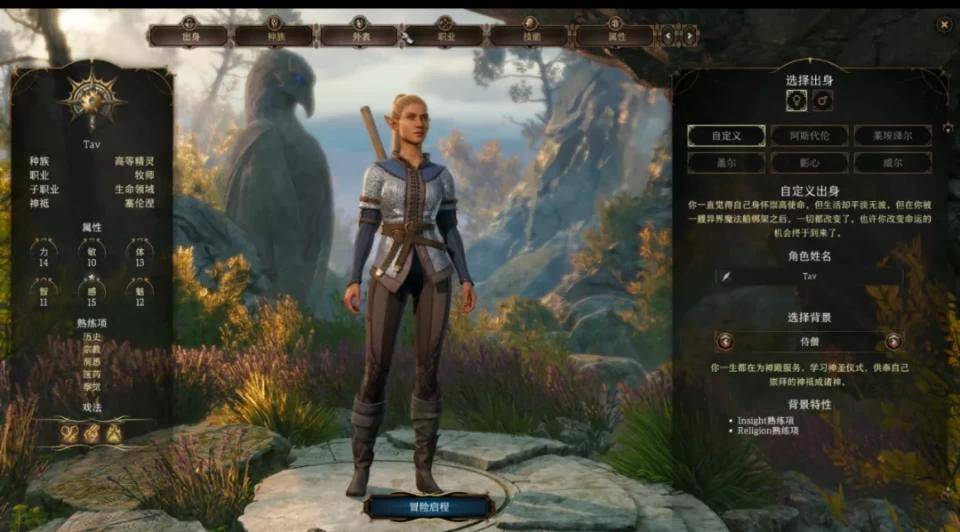Start the adventure with 冒险启程
The width and height of the screenshot is (960, 532).
tap(429, 506)
